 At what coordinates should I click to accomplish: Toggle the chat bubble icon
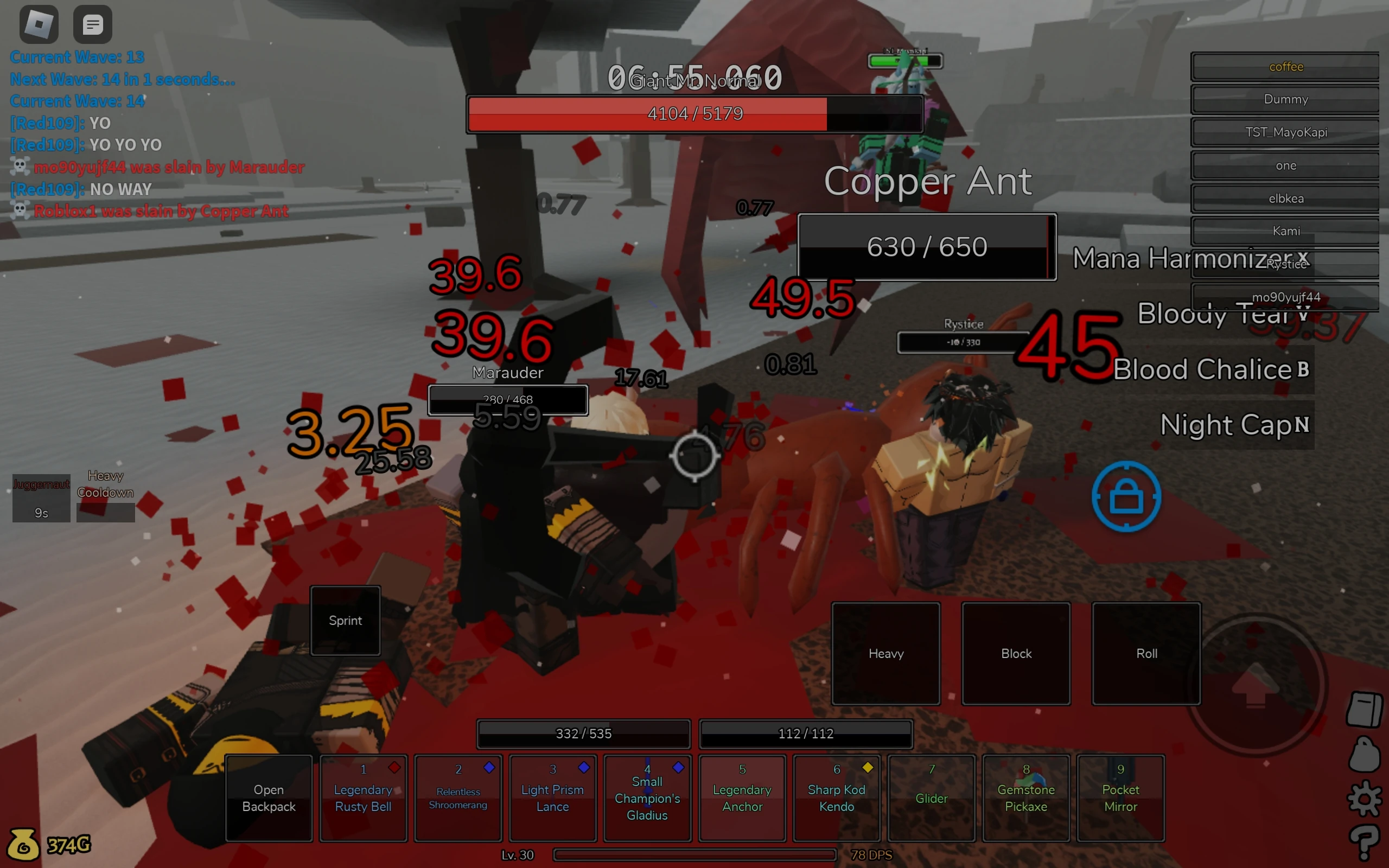click(x=92, y=23)
